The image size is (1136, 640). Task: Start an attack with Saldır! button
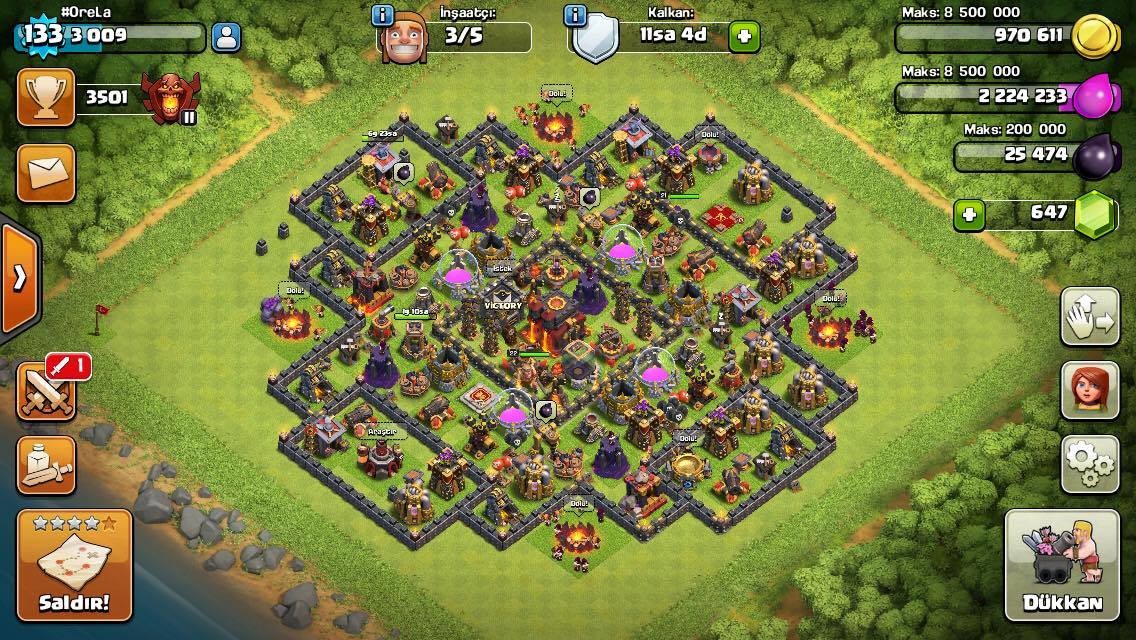(74, 566)
